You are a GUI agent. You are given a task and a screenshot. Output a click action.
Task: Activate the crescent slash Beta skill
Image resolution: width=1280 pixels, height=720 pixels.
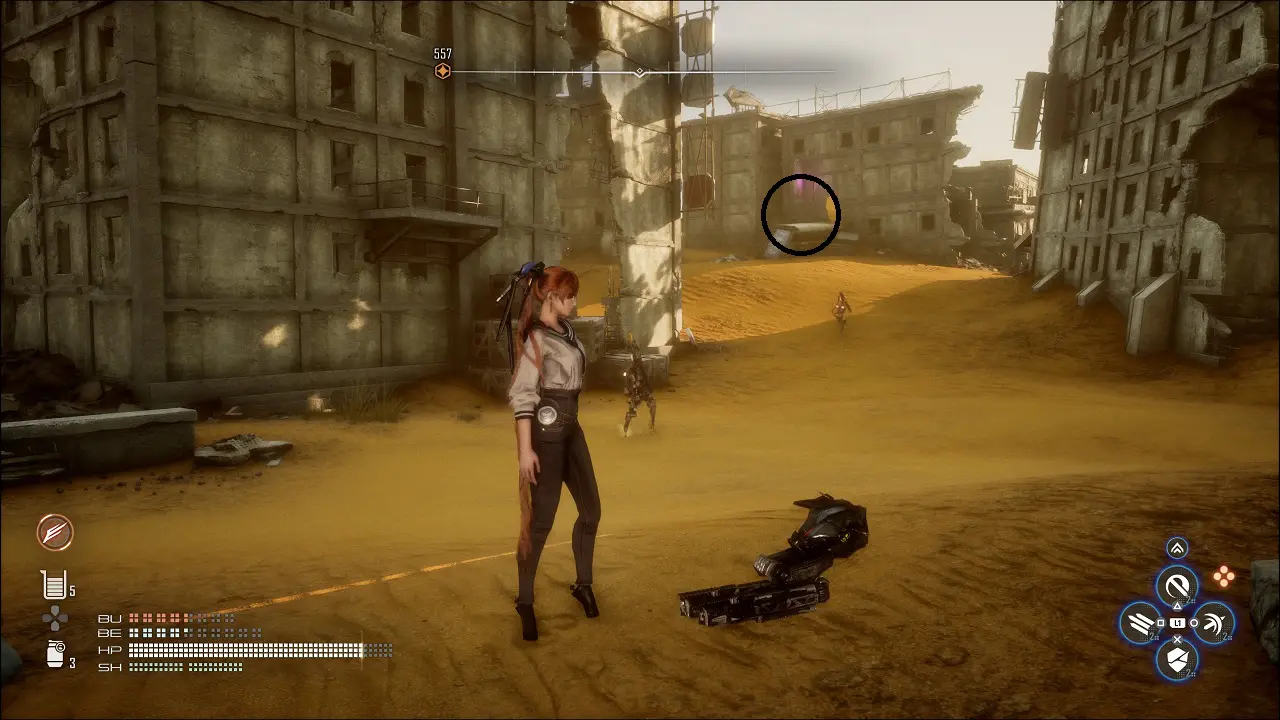click(1214, 623)
